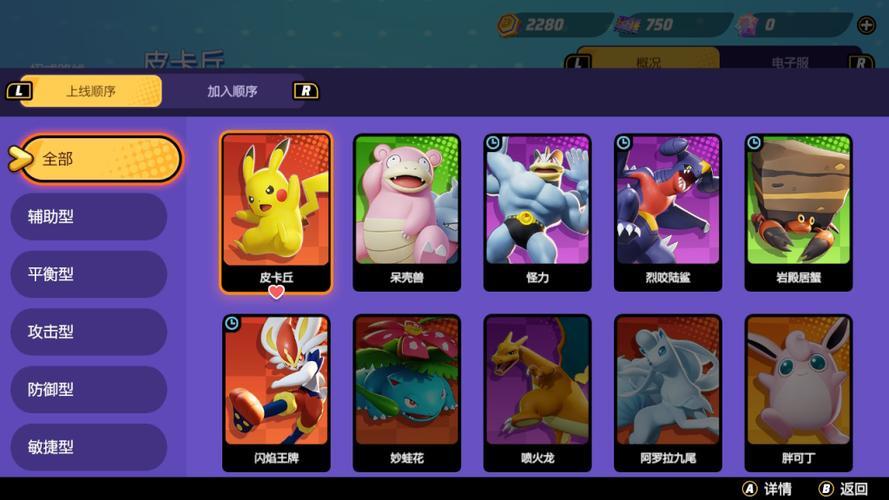Switch to the 上线顺序 sort tab

[x=90, y=91]
